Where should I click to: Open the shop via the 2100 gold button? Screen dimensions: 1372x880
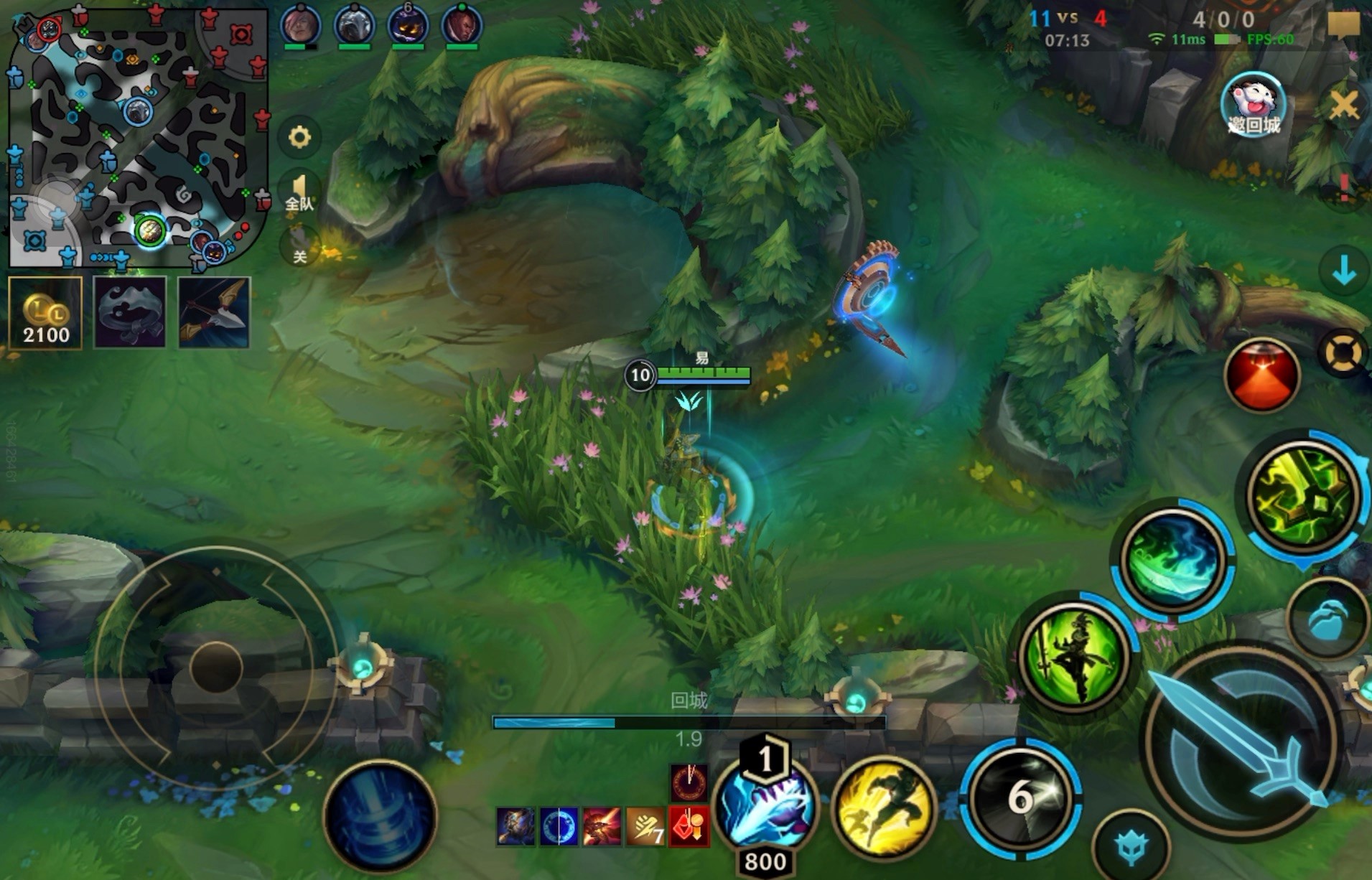tap(45, 313)
